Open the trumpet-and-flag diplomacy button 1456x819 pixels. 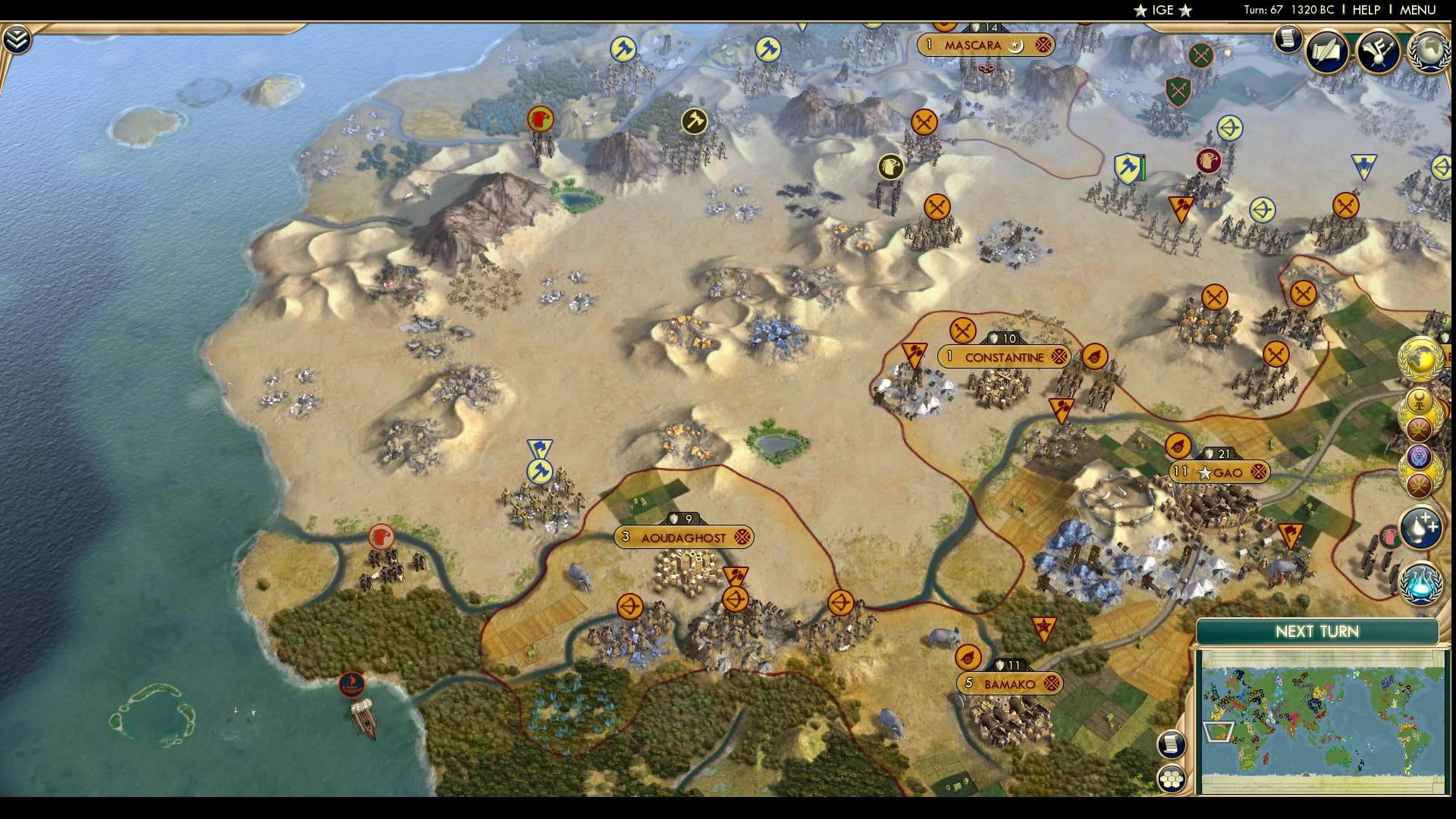click(x=1378, y=51)
